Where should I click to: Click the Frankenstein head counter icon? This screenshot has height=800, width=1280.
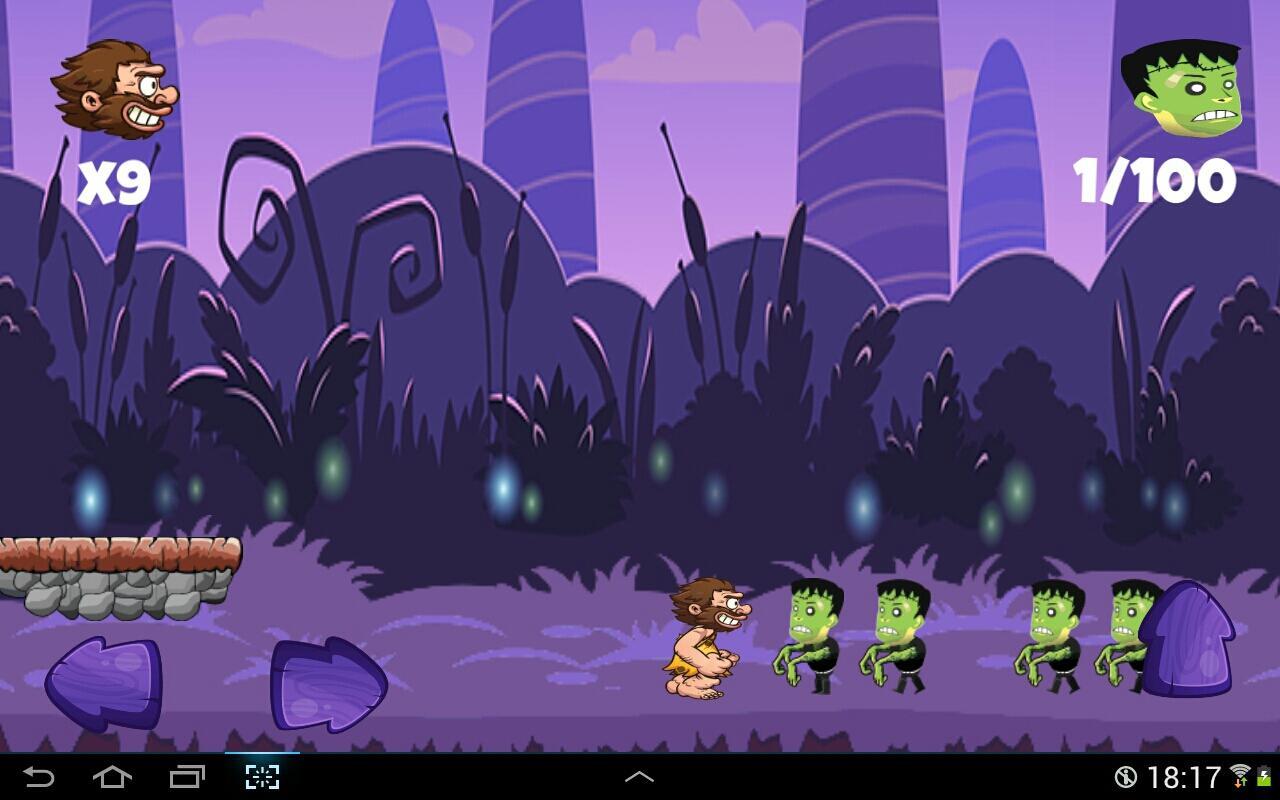[x=1183, y=85]
